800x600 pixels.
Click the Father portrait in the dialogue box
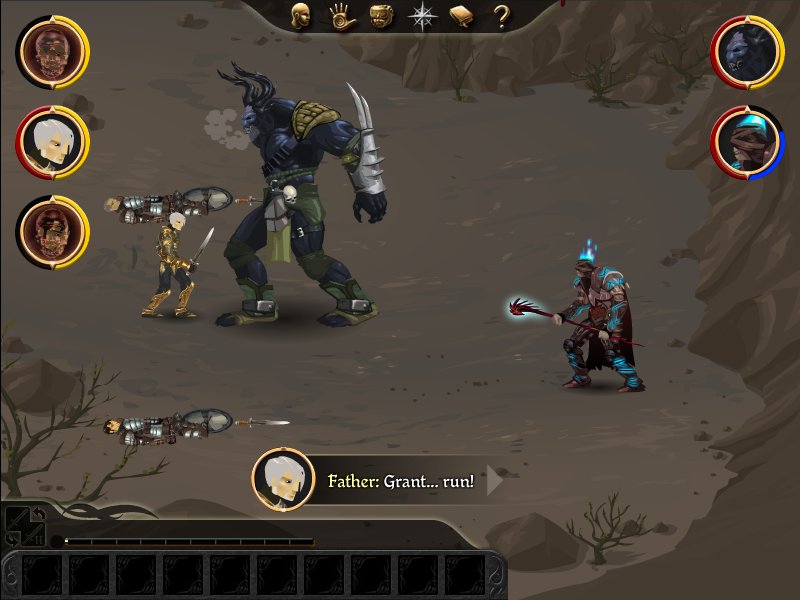tap(283, 480)
